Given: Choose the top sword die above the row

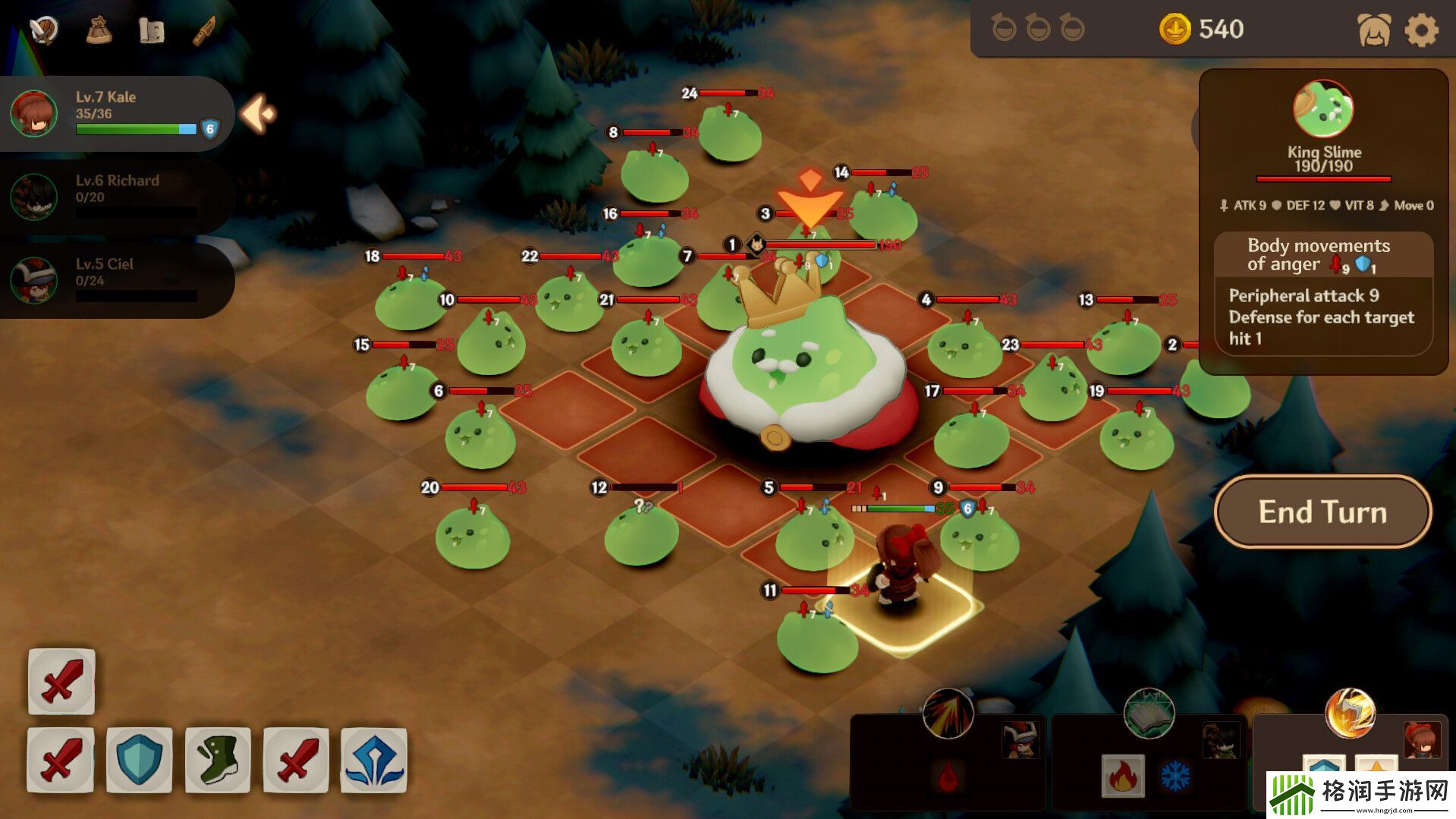Looking at the screenshot, I should click(61, 681).
